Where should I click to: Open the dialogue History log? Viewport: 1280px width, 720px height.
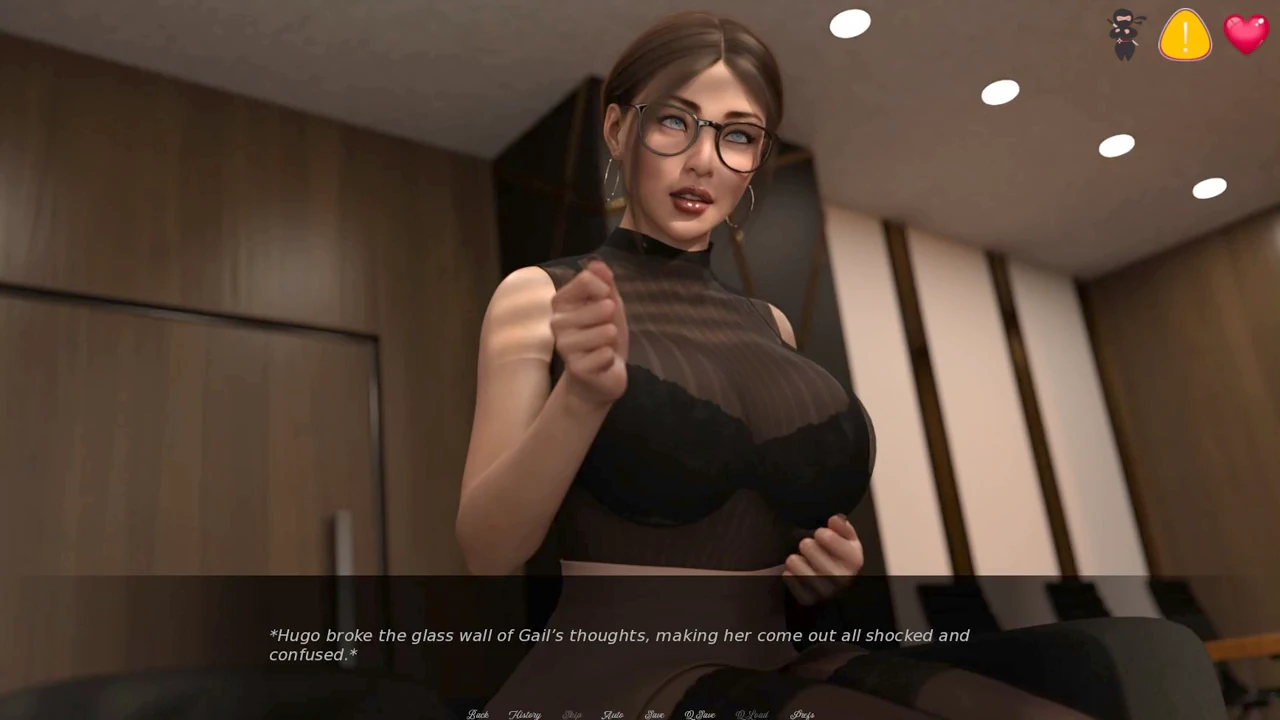(x=524, y=714)
